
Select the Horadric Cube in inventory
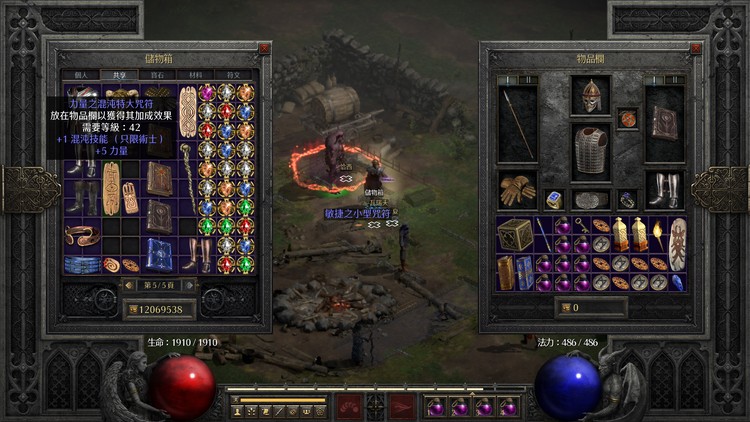[515, 234]
